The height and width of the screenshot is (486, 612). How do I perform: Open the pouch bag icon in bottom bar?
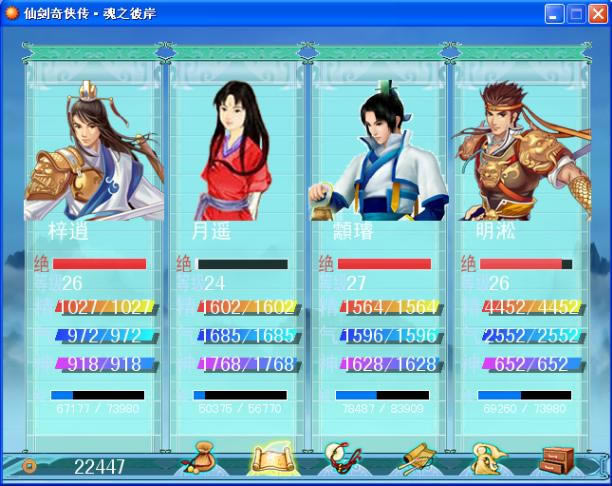pos(200,462)
